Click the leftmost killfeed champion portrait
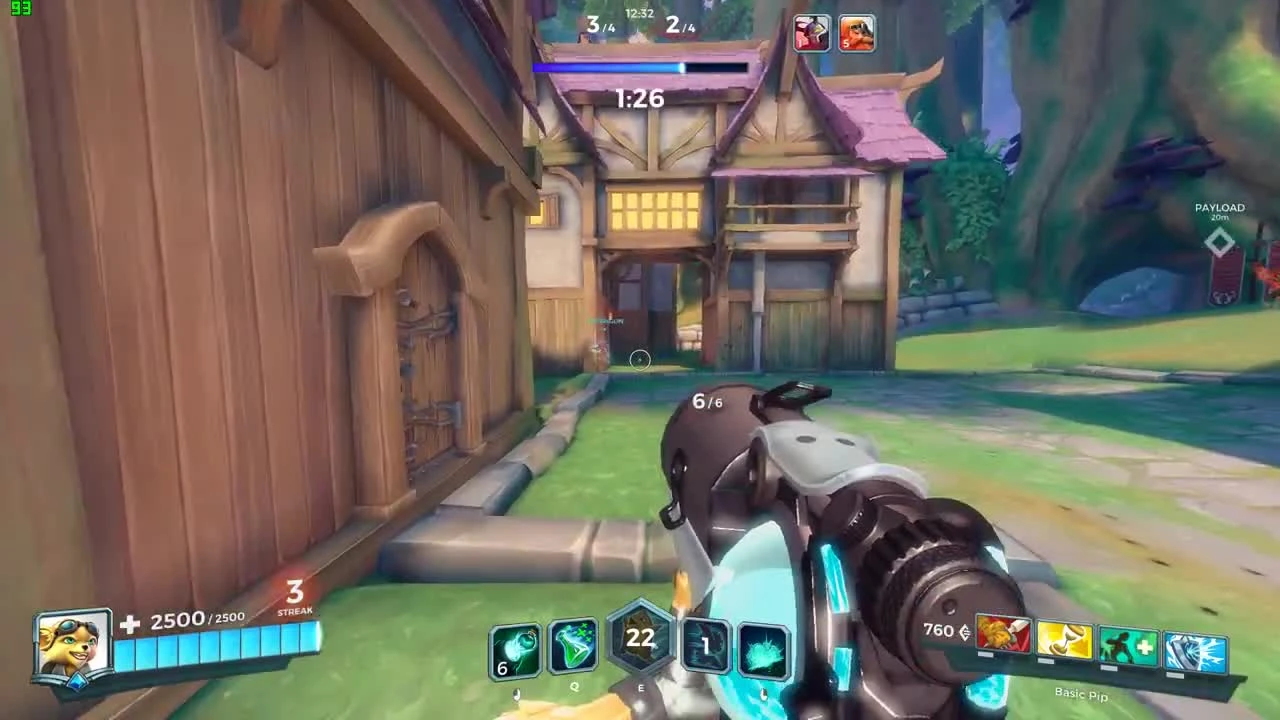The height and width of the screenshot is (720, 1280). click(x=812, y=33)
